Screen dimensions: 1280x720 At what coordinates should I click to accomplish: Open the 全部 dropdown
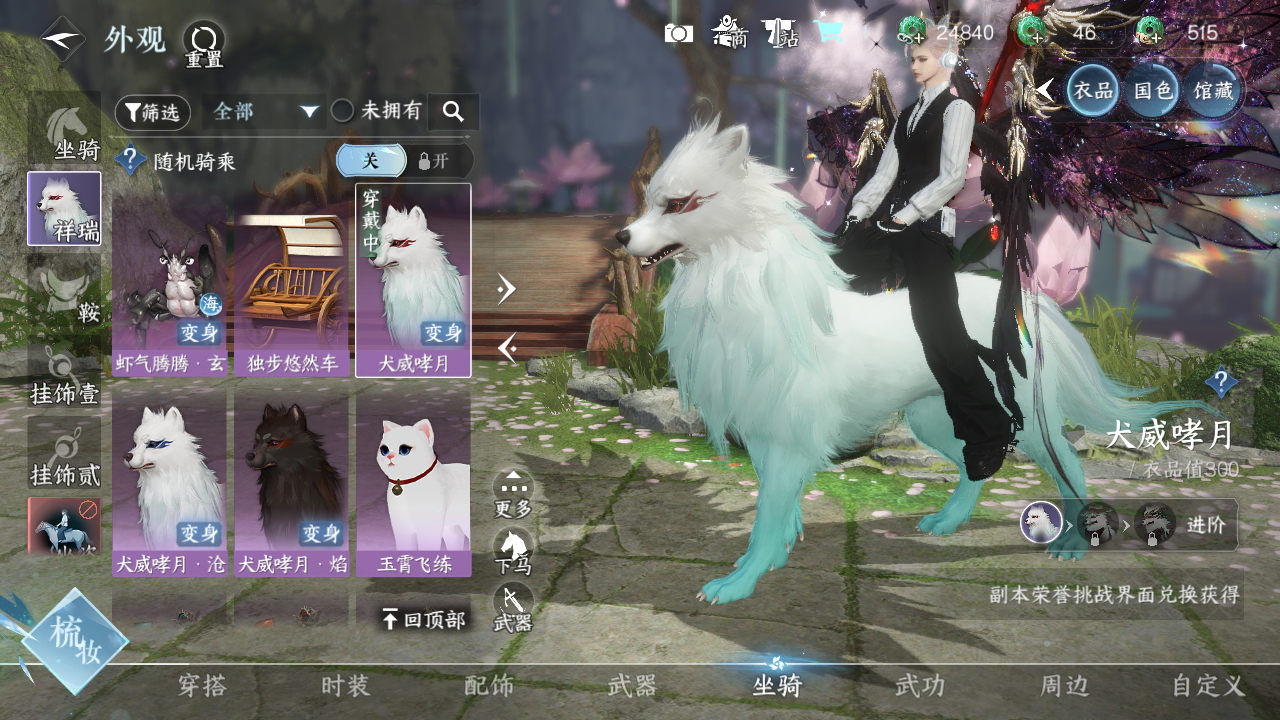point(264,112)
